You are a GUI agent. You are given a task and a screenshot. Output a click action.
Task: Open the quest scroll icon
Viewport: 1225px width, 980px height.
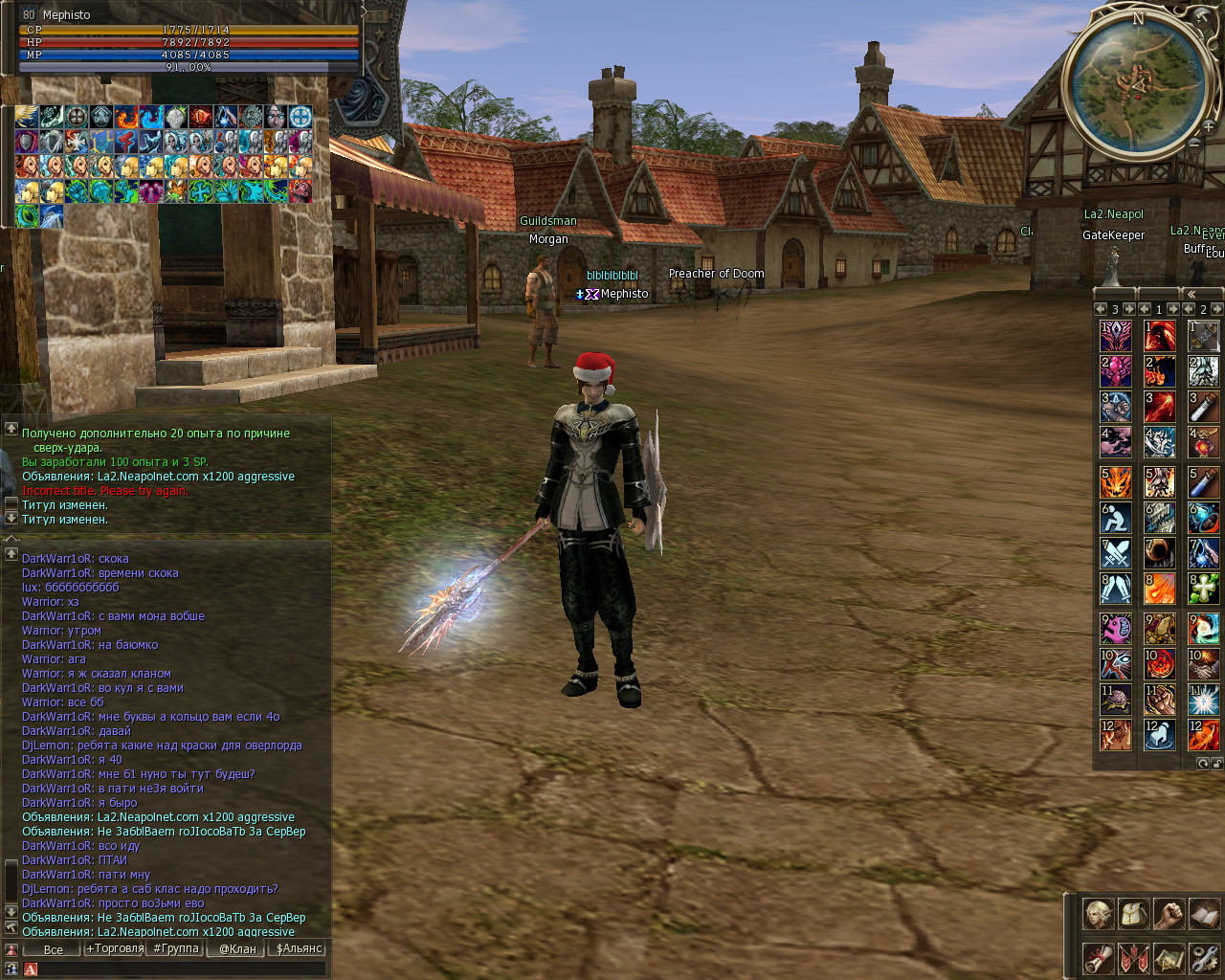click(x=1098, y=958)
